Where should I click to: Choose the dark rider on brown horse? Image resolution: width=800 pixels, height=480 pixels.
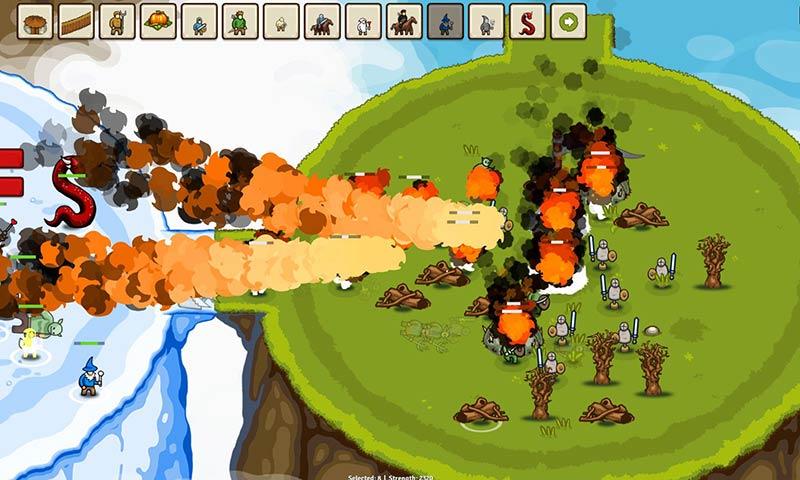[404, 21]
